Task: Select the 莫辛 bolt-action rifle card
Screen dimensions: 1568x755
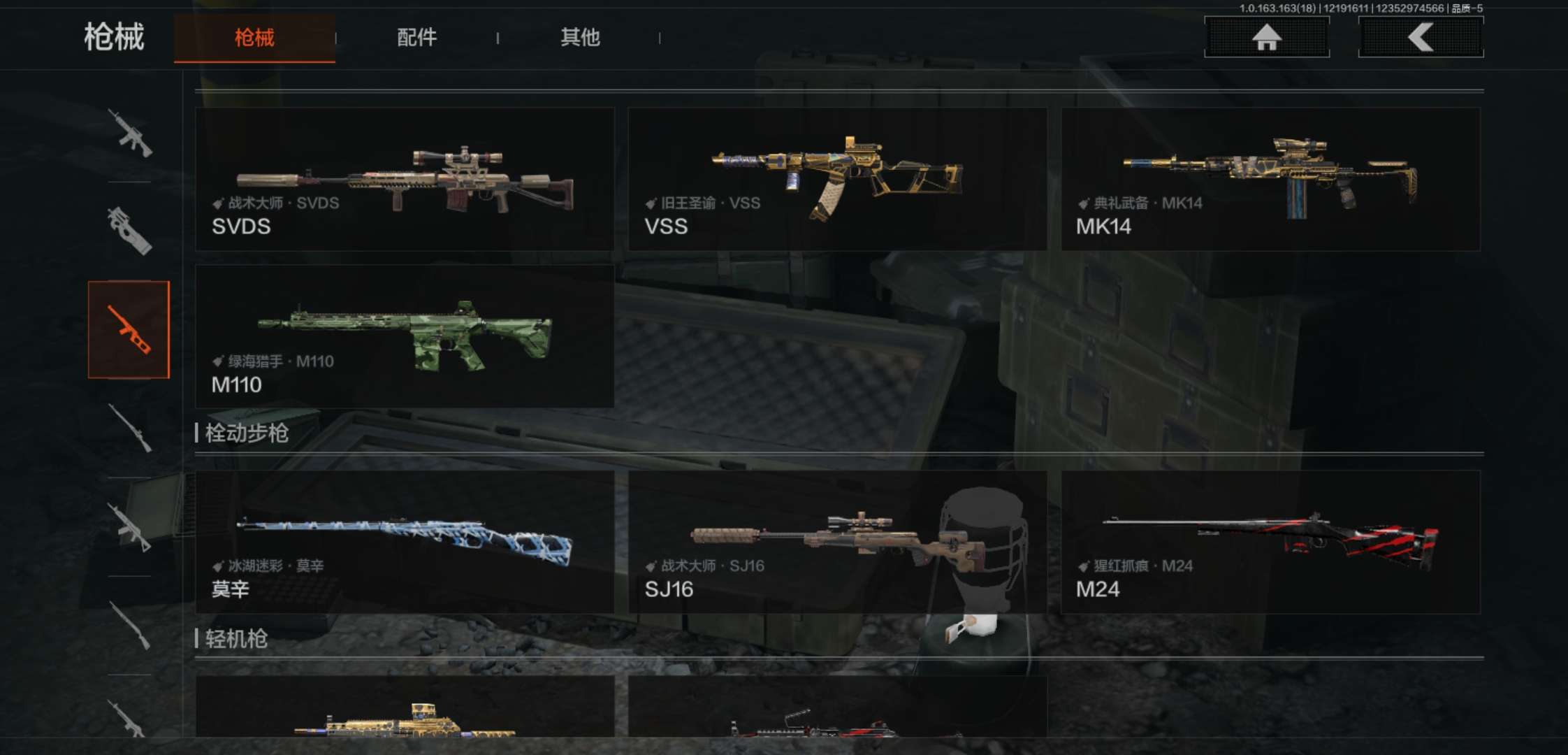Action: click(x=405, y=542)
